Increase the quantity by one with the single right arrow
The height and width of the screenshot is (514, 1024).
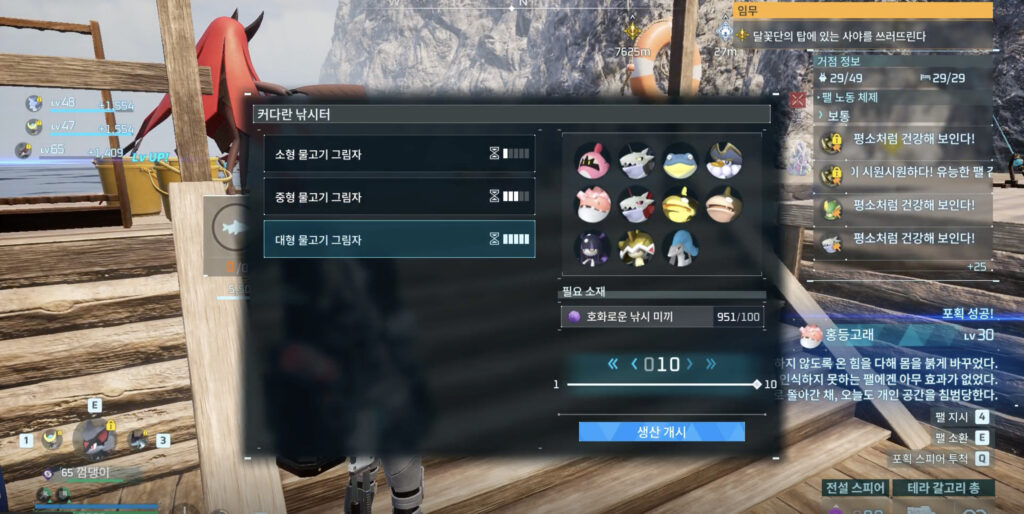(688, 364)
